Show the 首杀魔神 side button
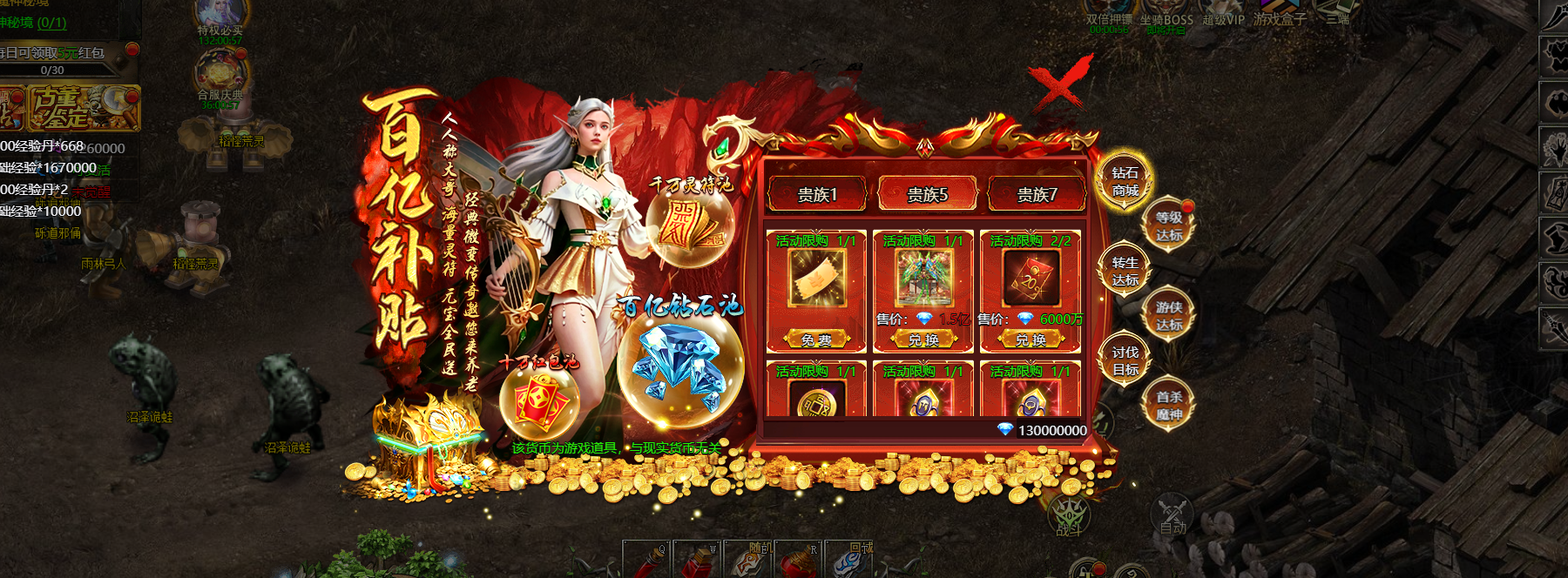Viewport: 1568px width, 578px height. pyautogui.click(x=1169, y=406)
